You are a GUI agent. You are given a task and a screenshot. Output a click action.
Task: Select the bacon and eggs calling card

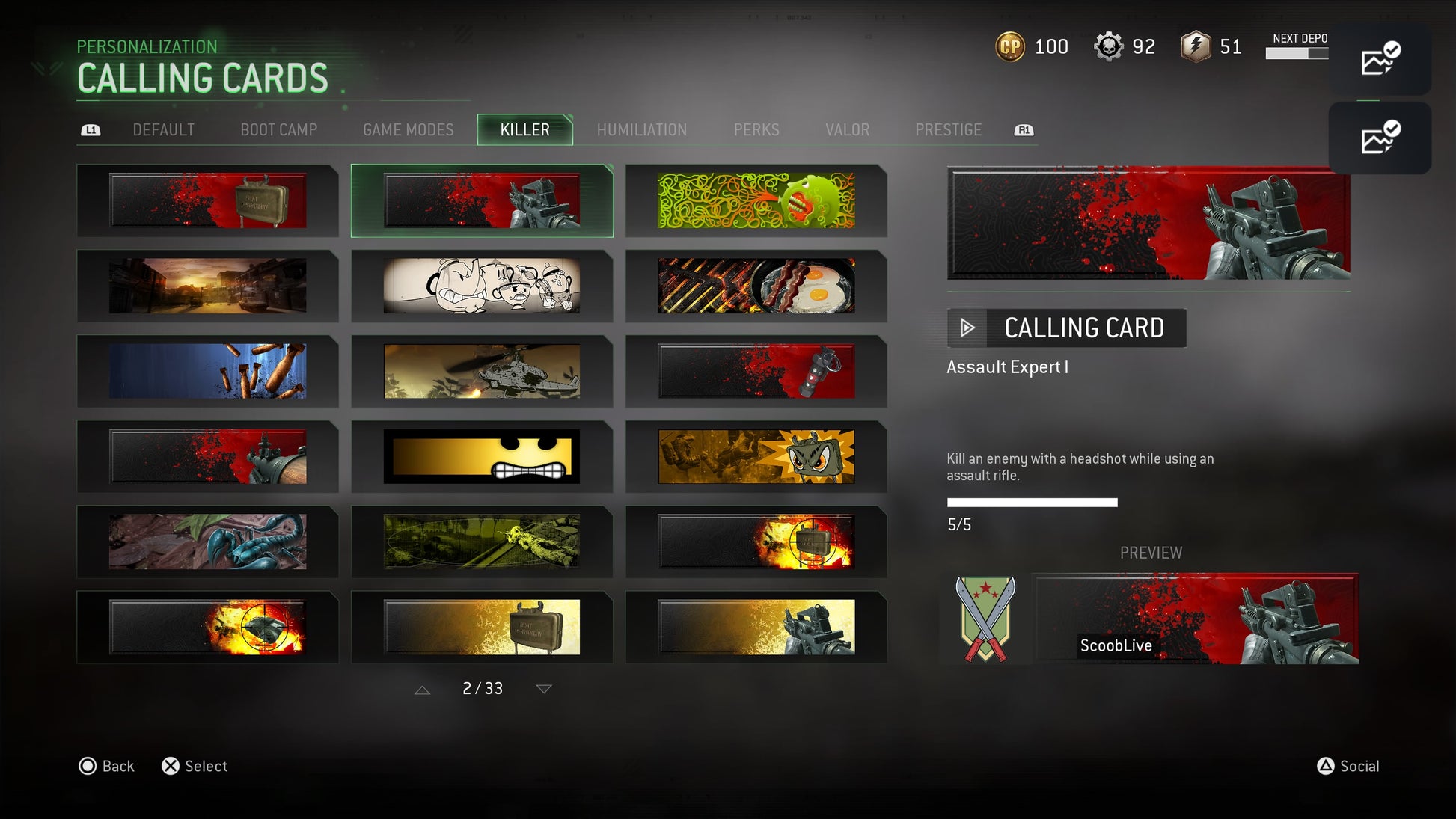[x=756, y=286]
